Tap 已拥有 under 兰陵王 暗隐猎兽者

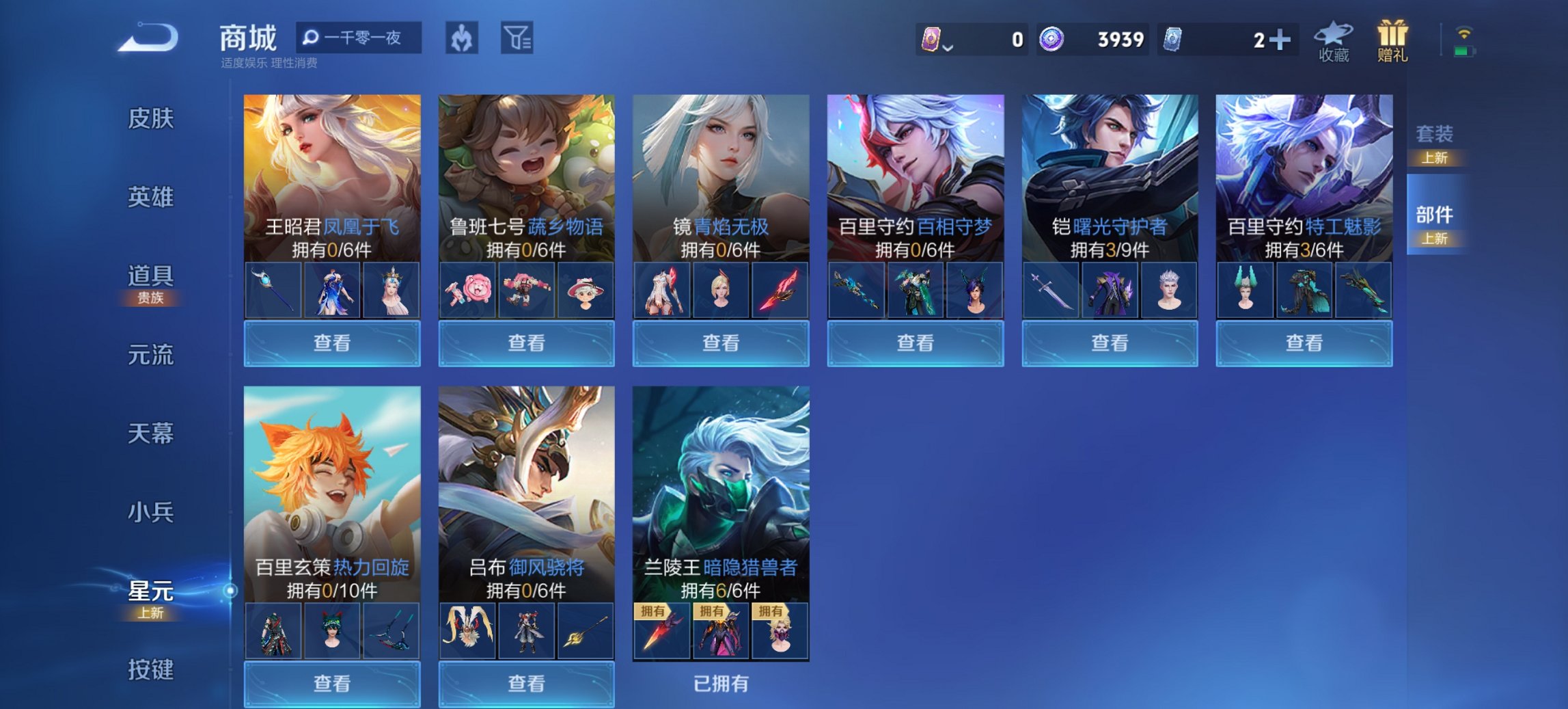(721, 684)
